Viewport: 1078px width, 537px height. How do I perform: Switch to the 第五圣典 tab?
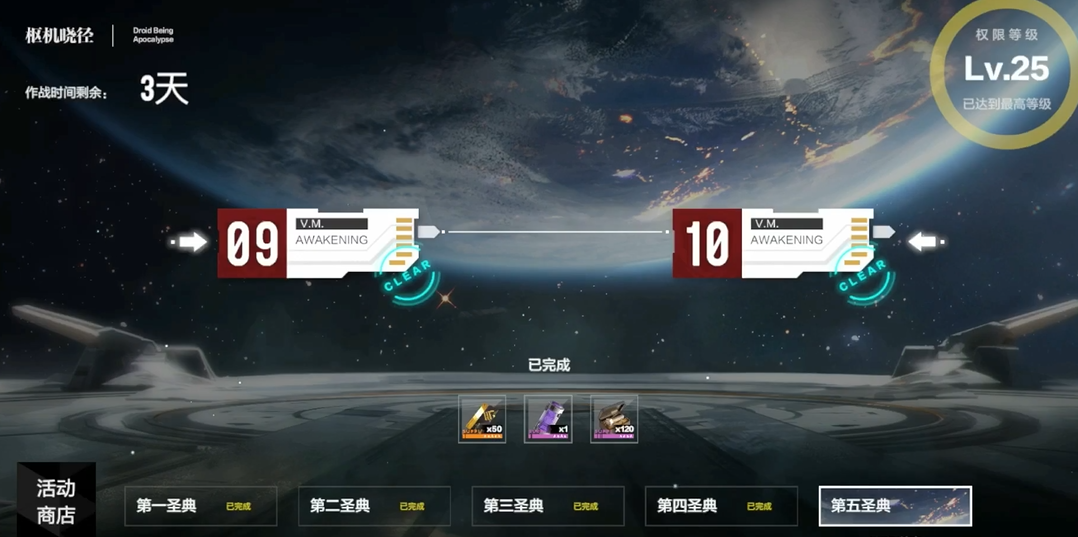[895, 506]
